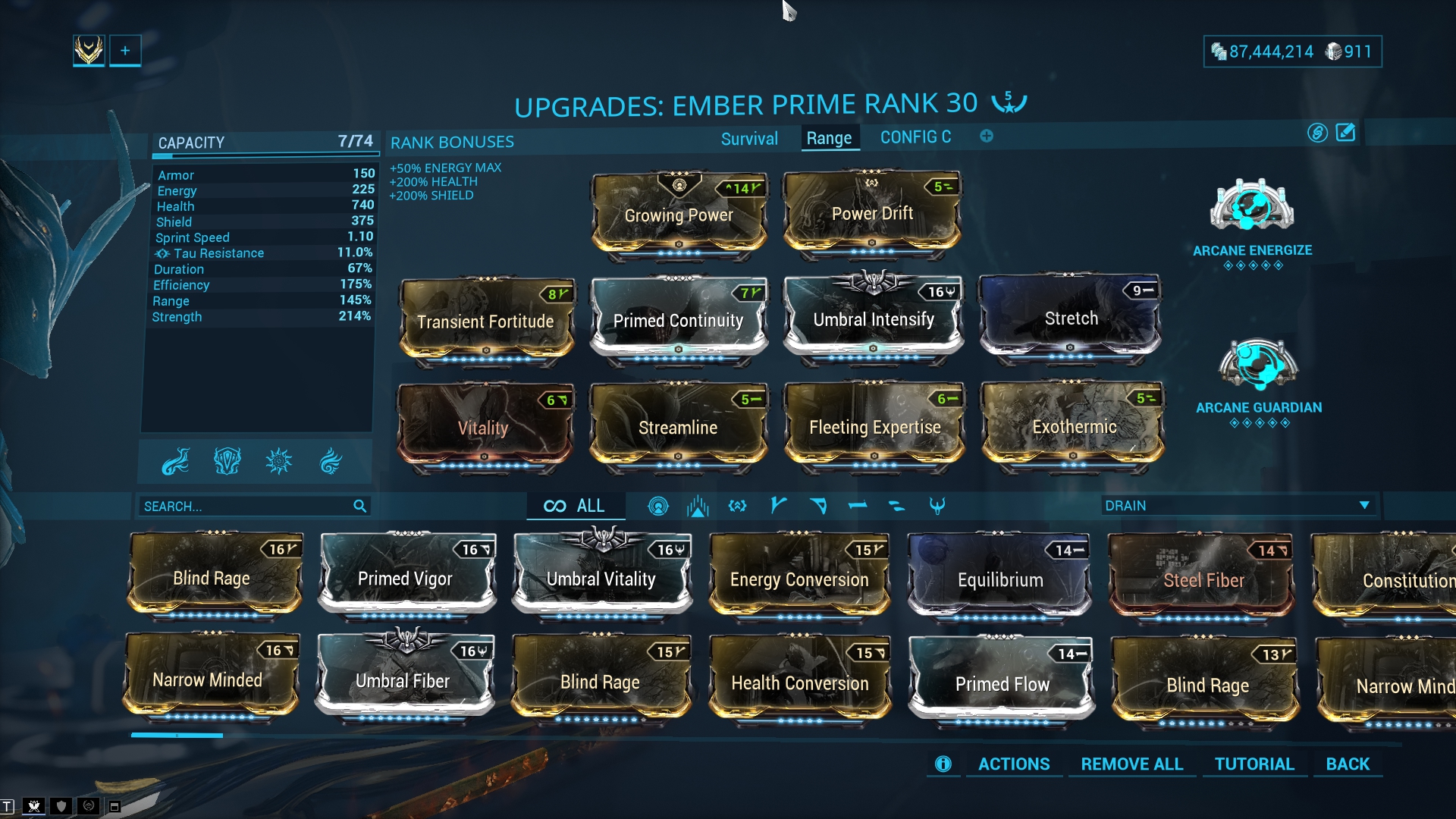The width and height of the screenshot is (1456, 819).
Task: Select the CONFIG C loadout tab
Action: pos(915,137)
